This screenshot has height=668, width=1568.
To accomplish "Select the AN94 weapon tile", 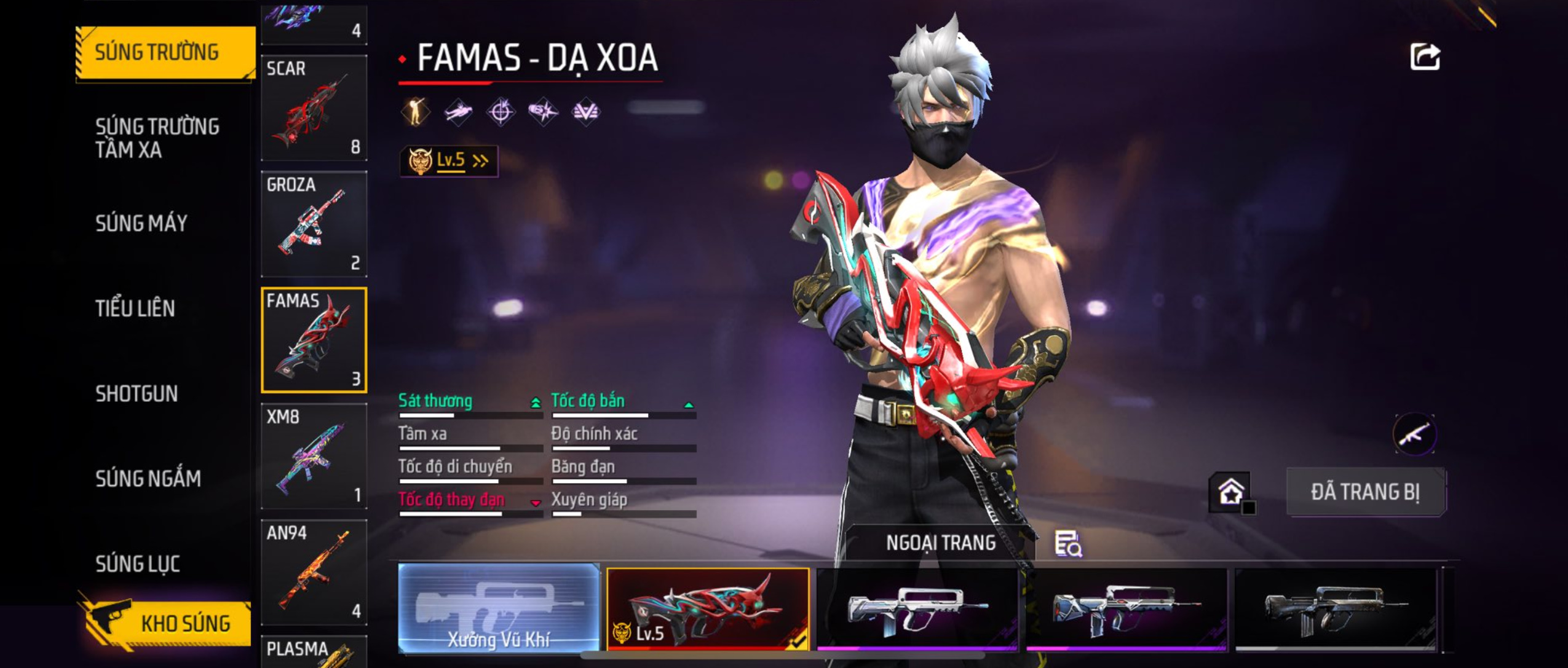I will pos(314,572).
